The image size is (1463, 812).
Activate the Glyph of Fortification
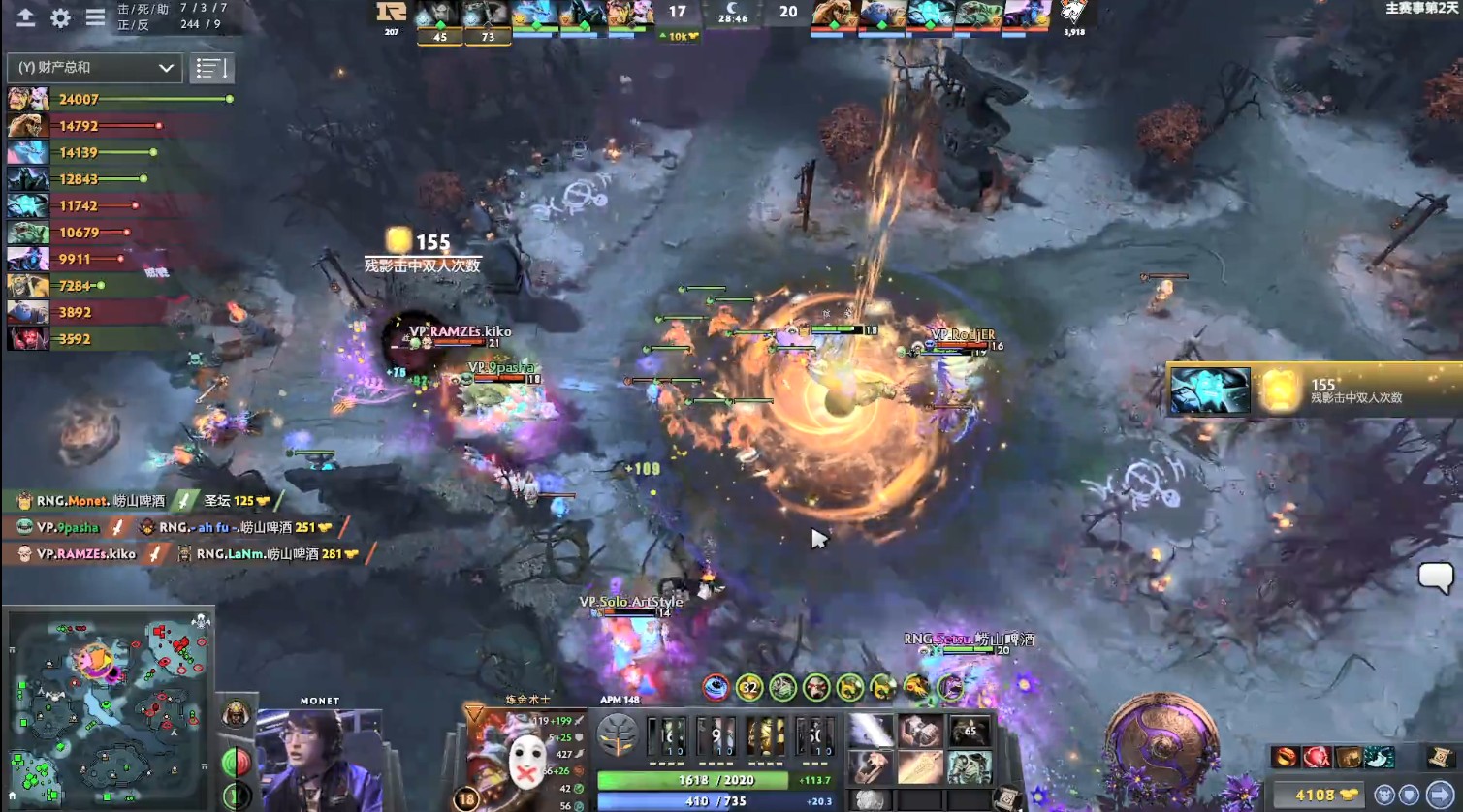click(x=1410, y=796)
